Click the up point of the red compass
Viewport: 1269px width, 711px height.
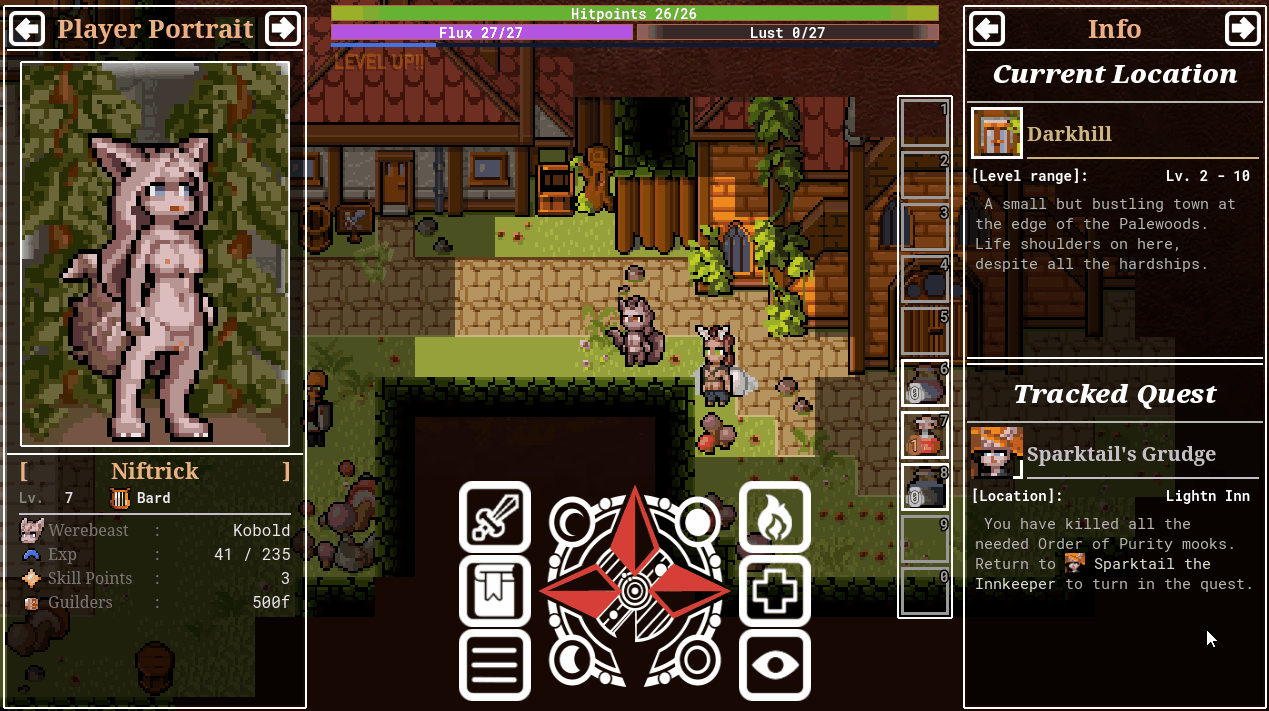(x=635, y=520)
